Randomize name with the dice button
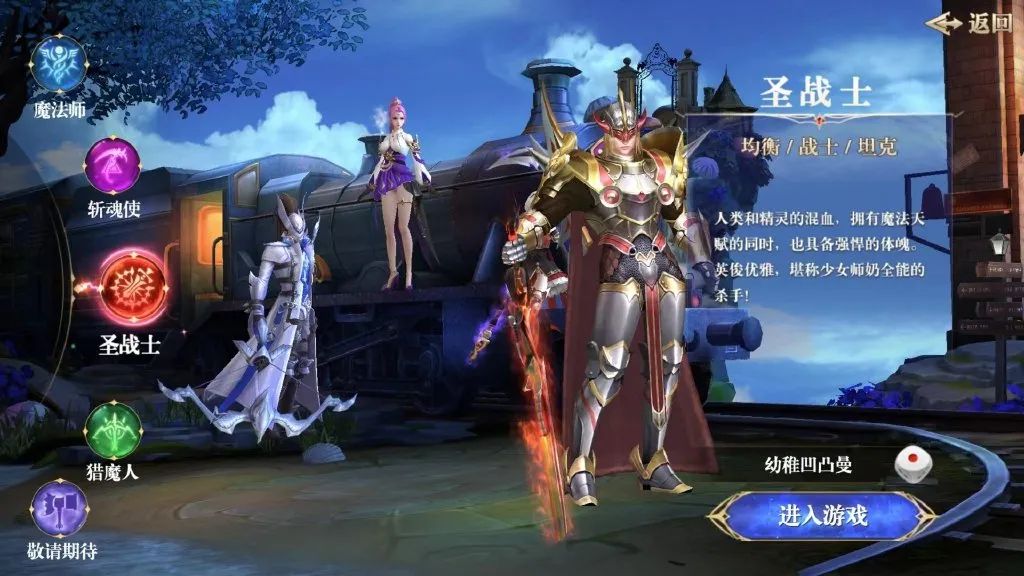 point(911,464)
